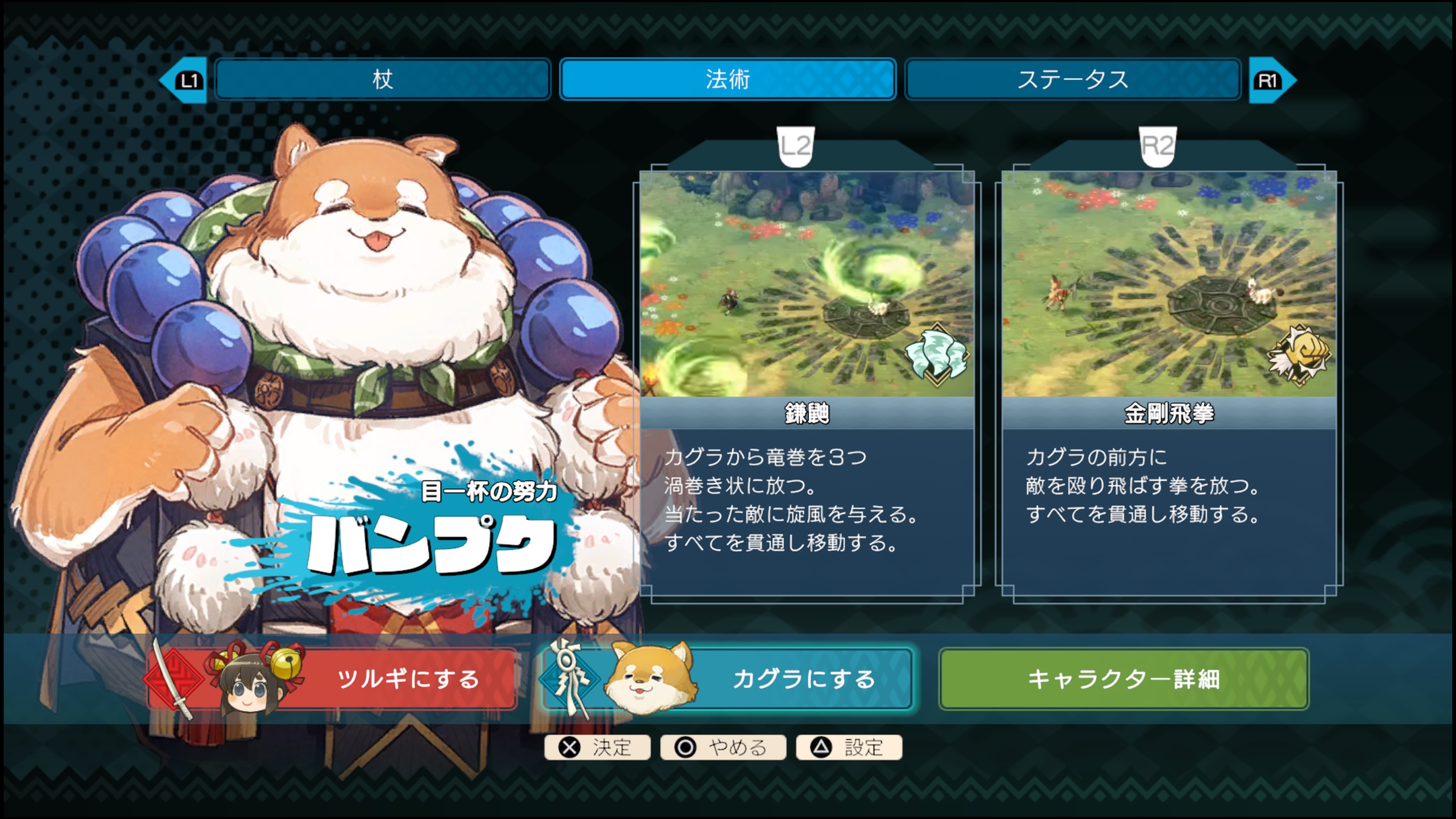Viewport: 1456px width, 819px height.
Task: Open the ステータス tab
Action: click(x=1072, y=79)
